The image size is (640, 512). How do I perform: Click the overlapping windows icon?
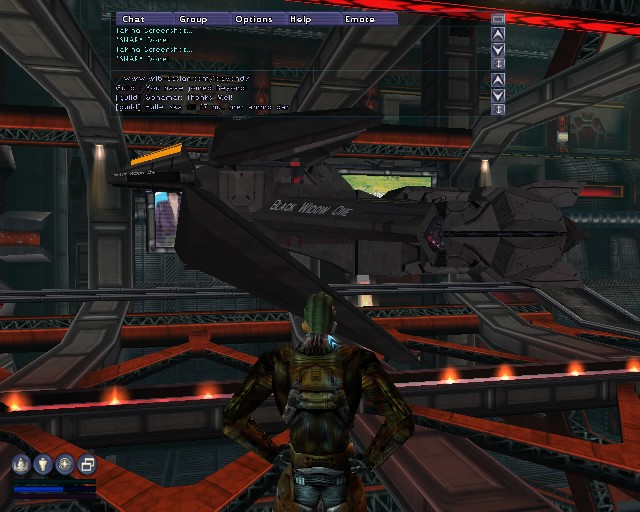click(x=86, y=464)
